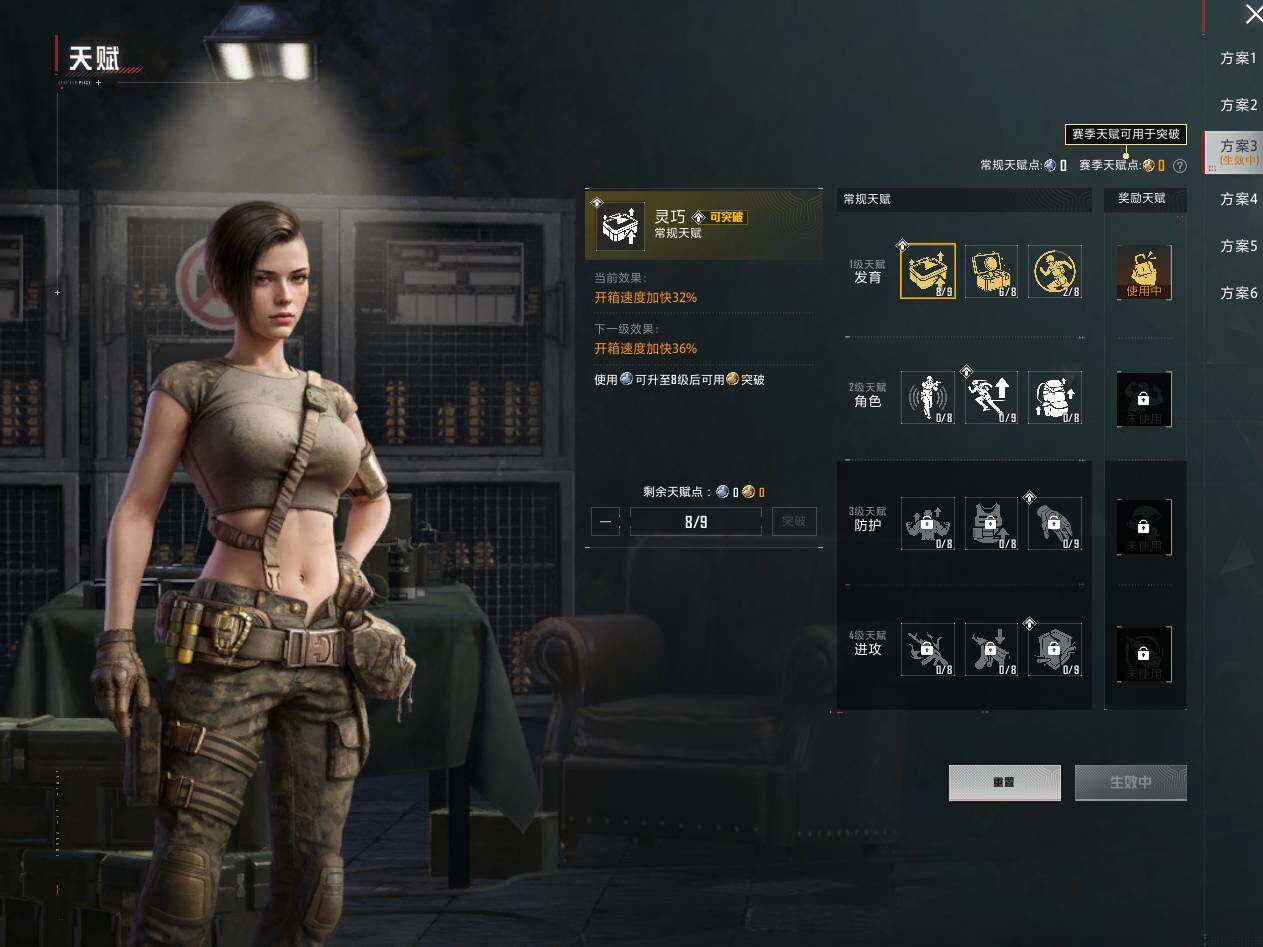Select the running figure talent at 2/8
The width and height of the screenshot is (1263, 947).
[1054, 271]
